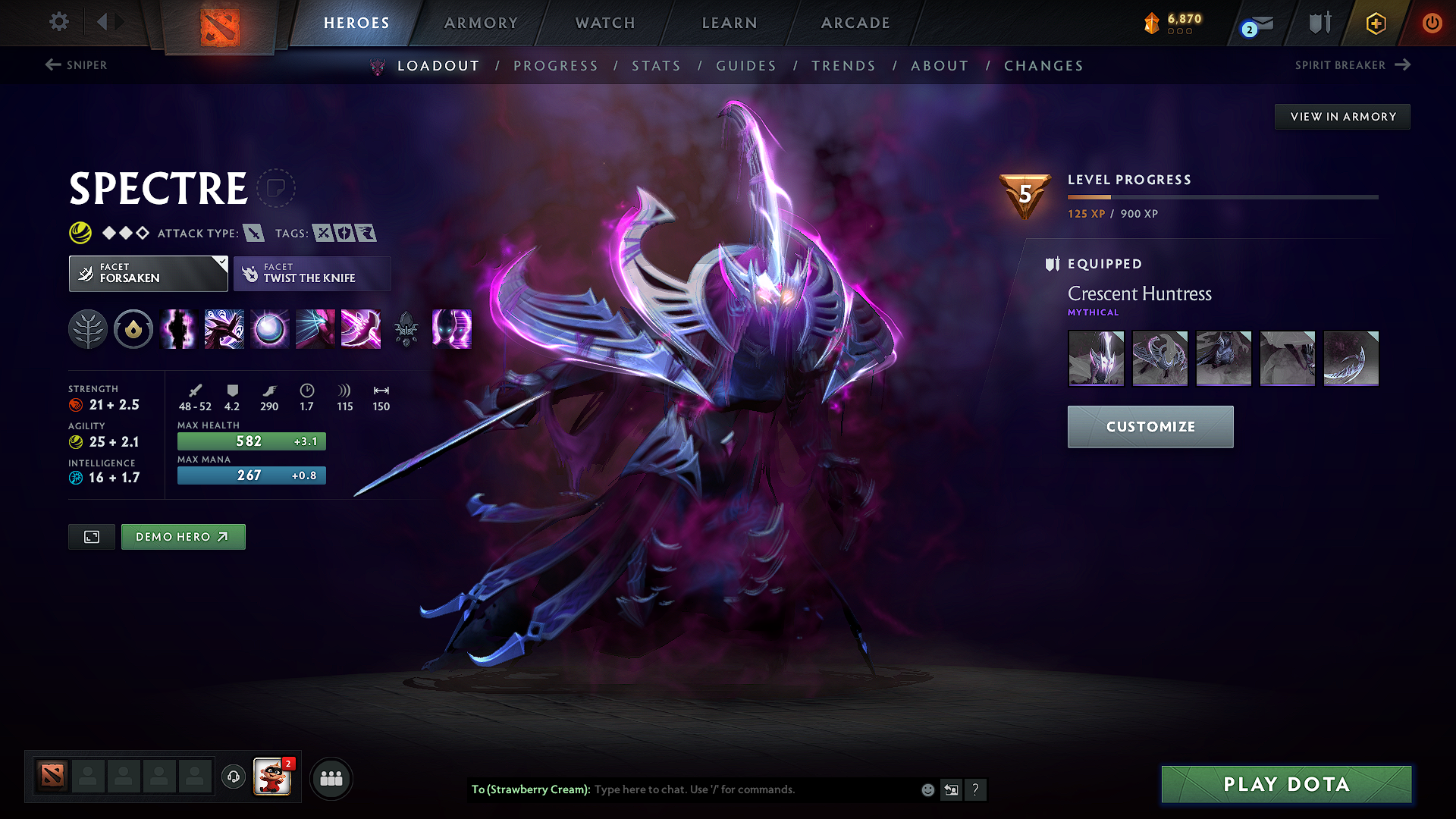This screenshot has width=1456, height=819.
Task: Click the Aghanim's Shard upgrade icon
Action: tap(406, 329)
